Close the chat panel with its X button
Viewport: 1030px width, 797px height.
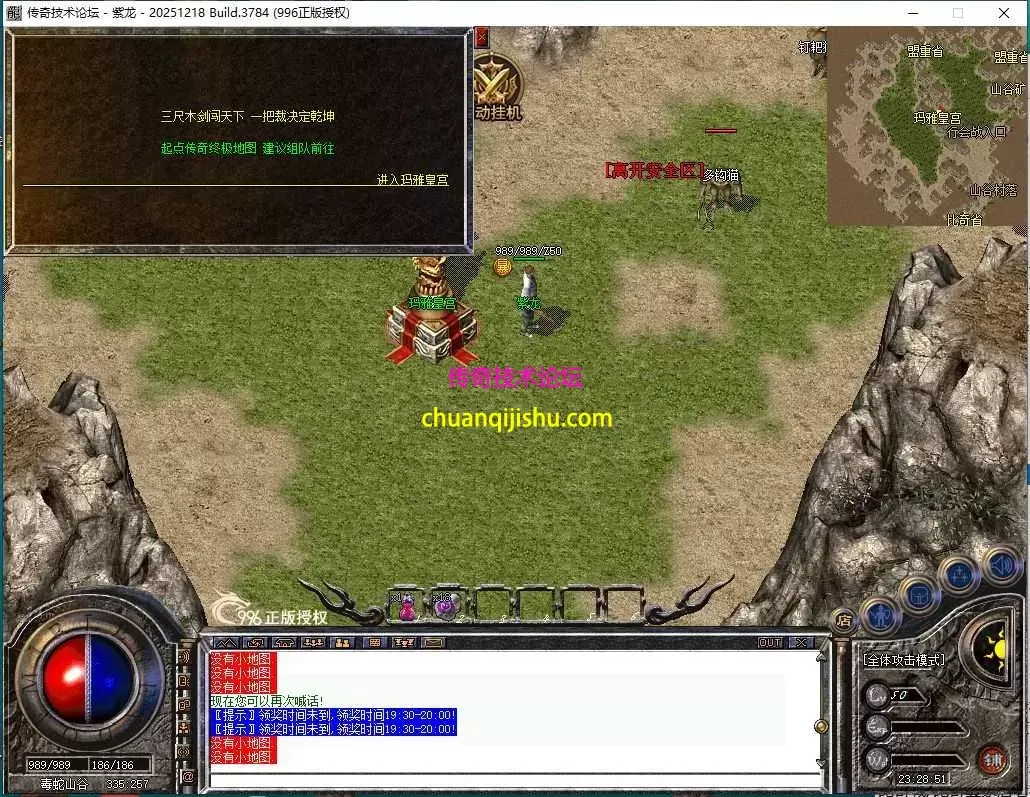[x=801, y=642]
